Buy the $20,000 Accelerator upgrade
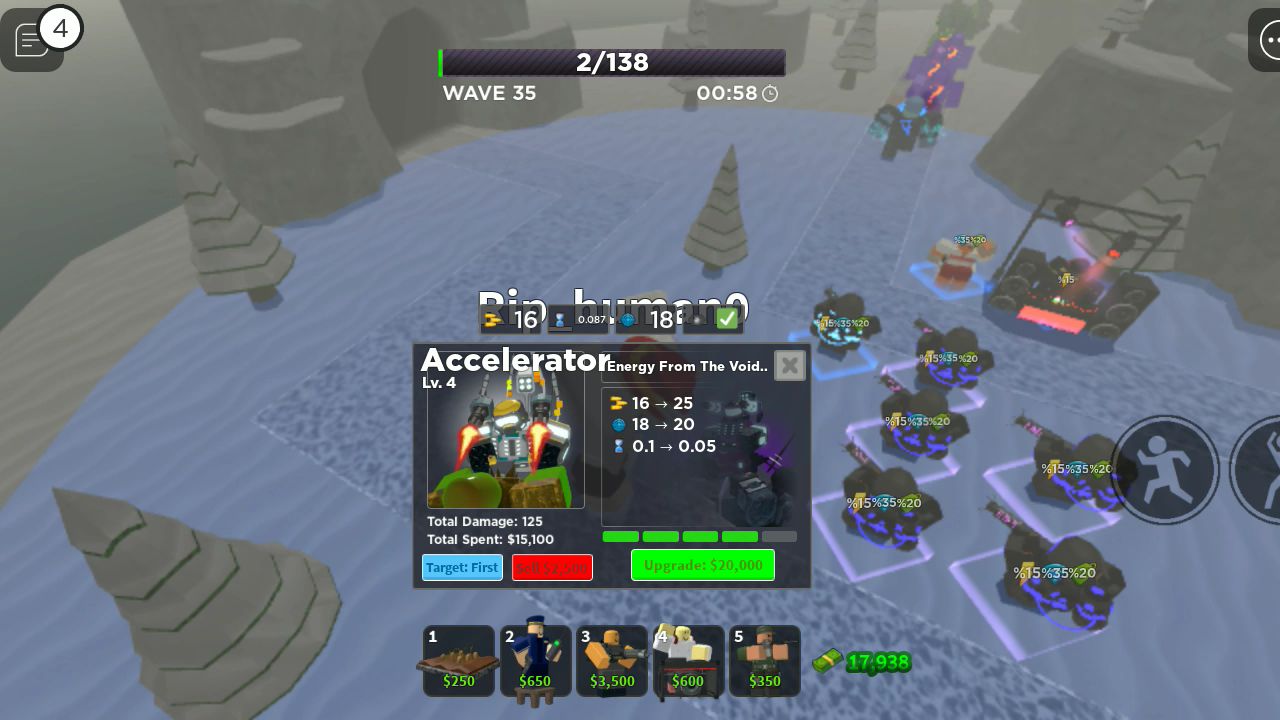This screenshot has height=720, width=1280. (702, 565)
